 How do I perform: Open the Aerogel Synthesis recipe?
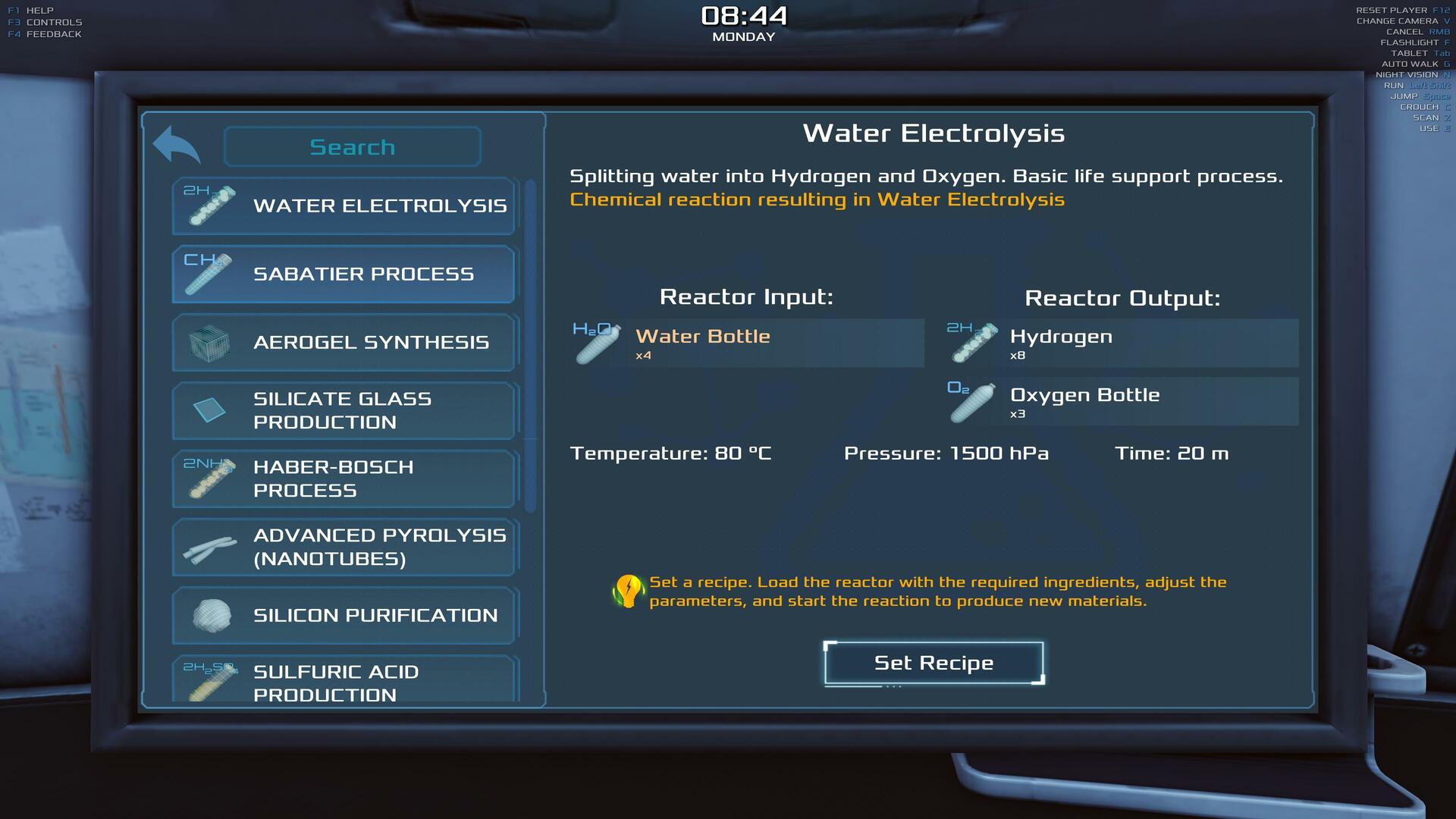click(344, 342)
